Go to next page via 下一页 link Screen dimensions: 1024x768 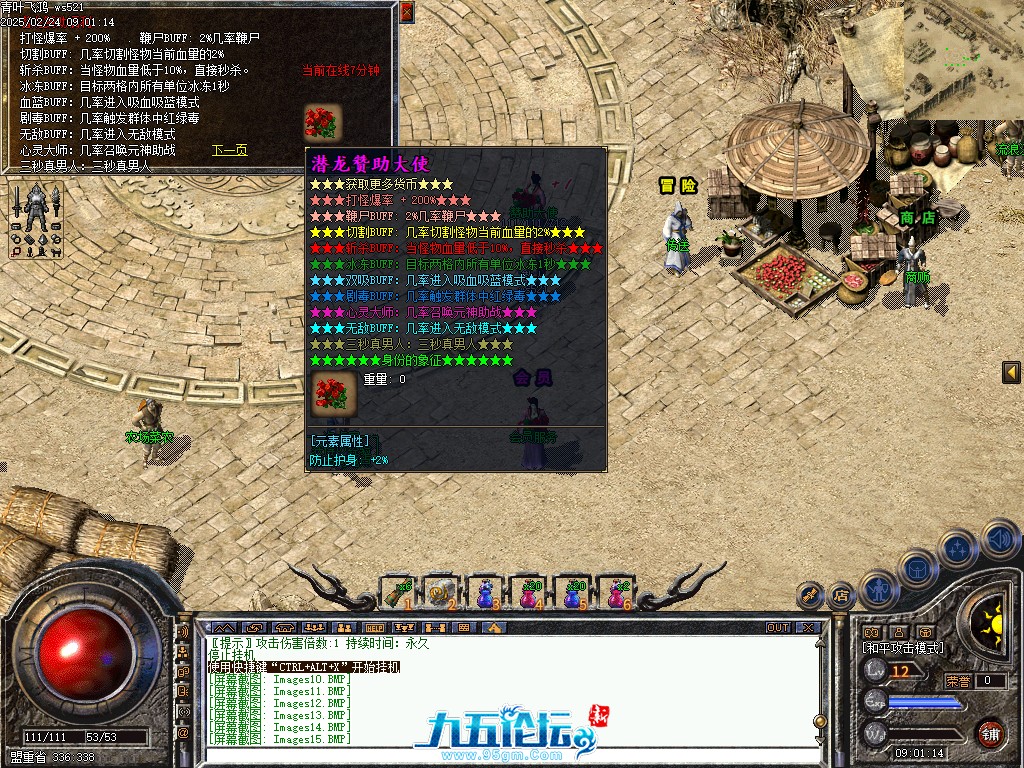tap(229, 151)
